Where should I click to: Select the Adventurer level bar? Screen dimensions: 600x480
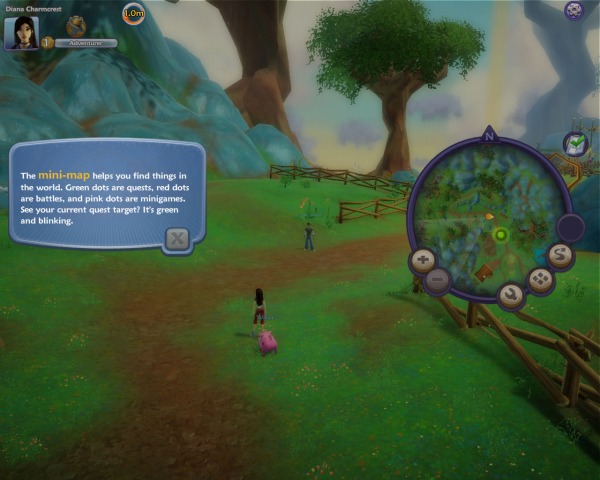pyautogui.click(x=85, y=43)
